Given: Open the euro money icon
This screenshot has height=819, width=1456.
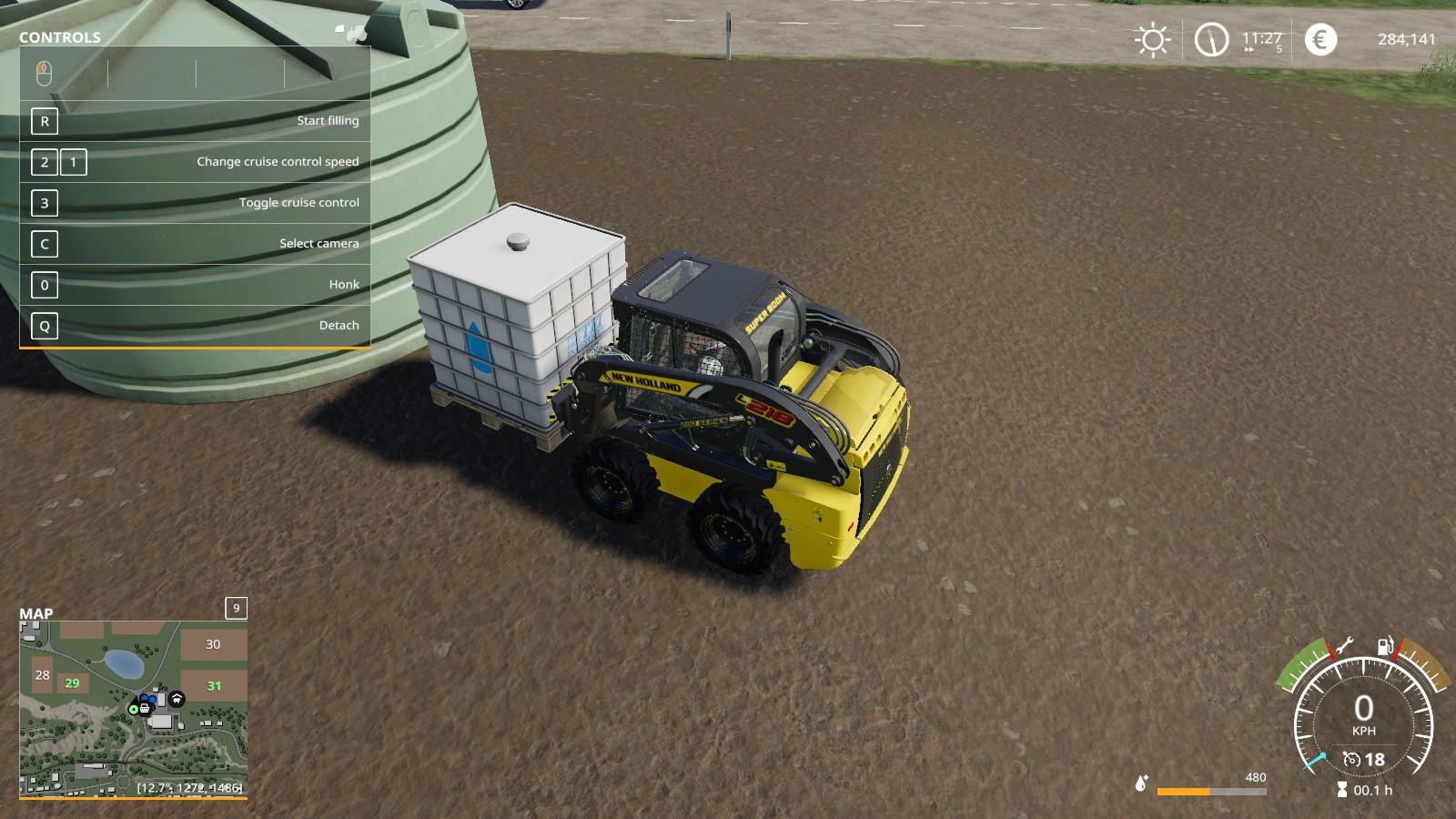Looking at the screenshot, I should point(1320,40).
